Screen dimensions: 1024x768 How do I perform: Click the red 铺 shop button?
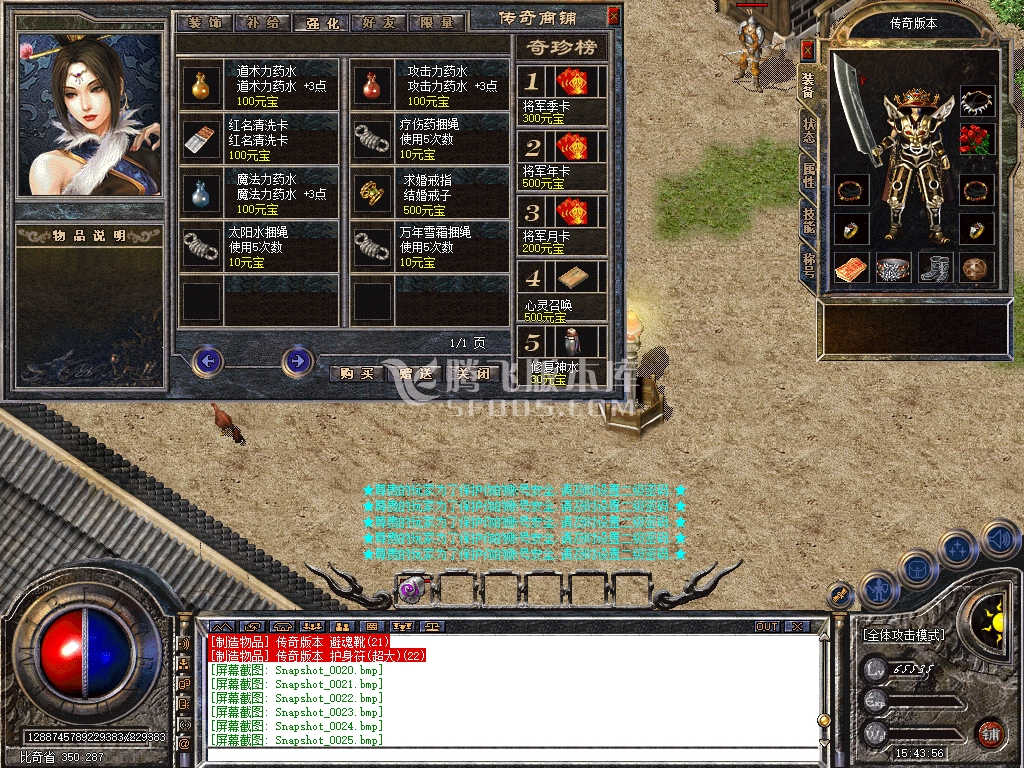990,733
